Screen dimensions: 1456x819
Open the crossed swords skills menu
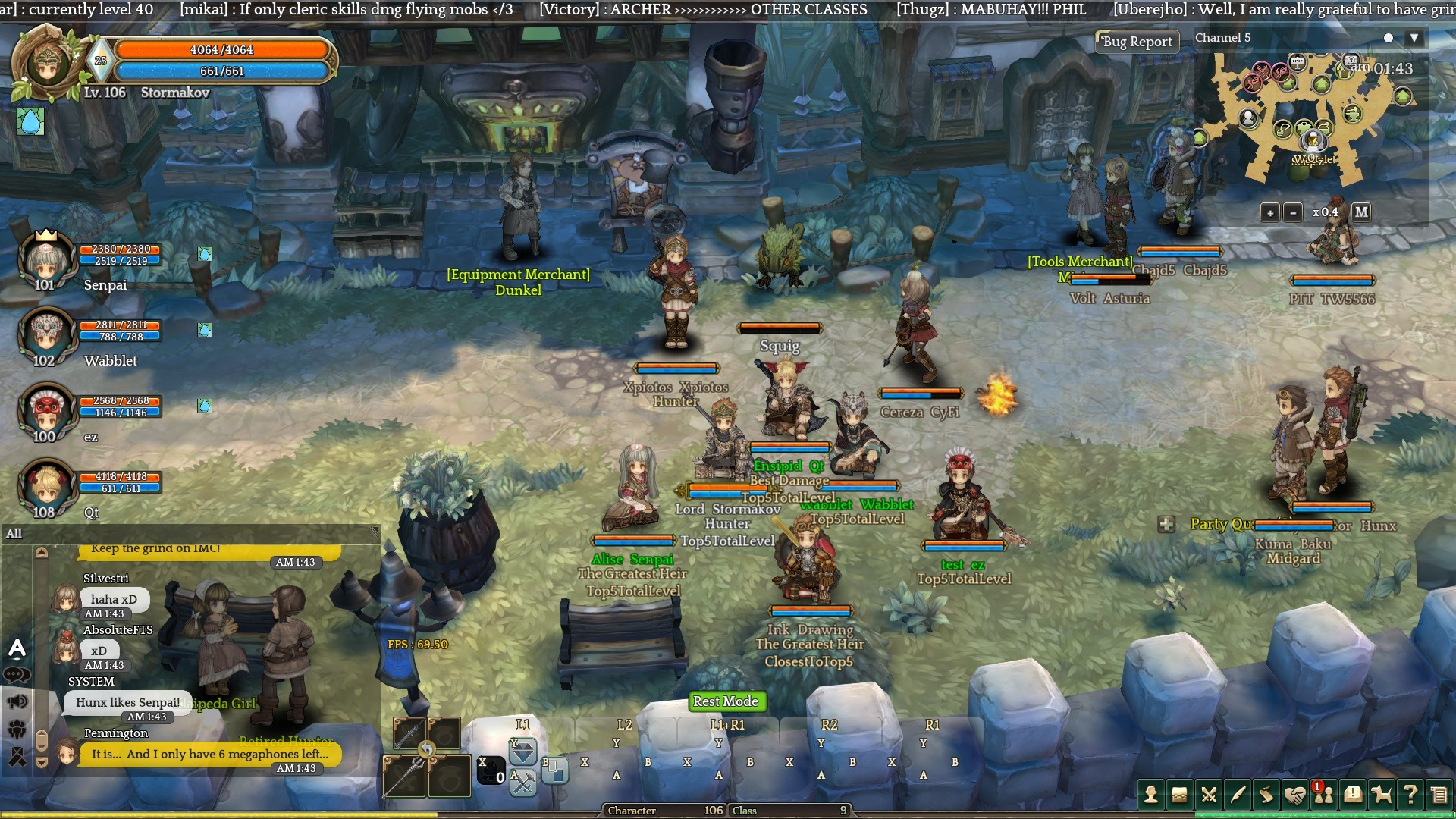[1209, 795]
